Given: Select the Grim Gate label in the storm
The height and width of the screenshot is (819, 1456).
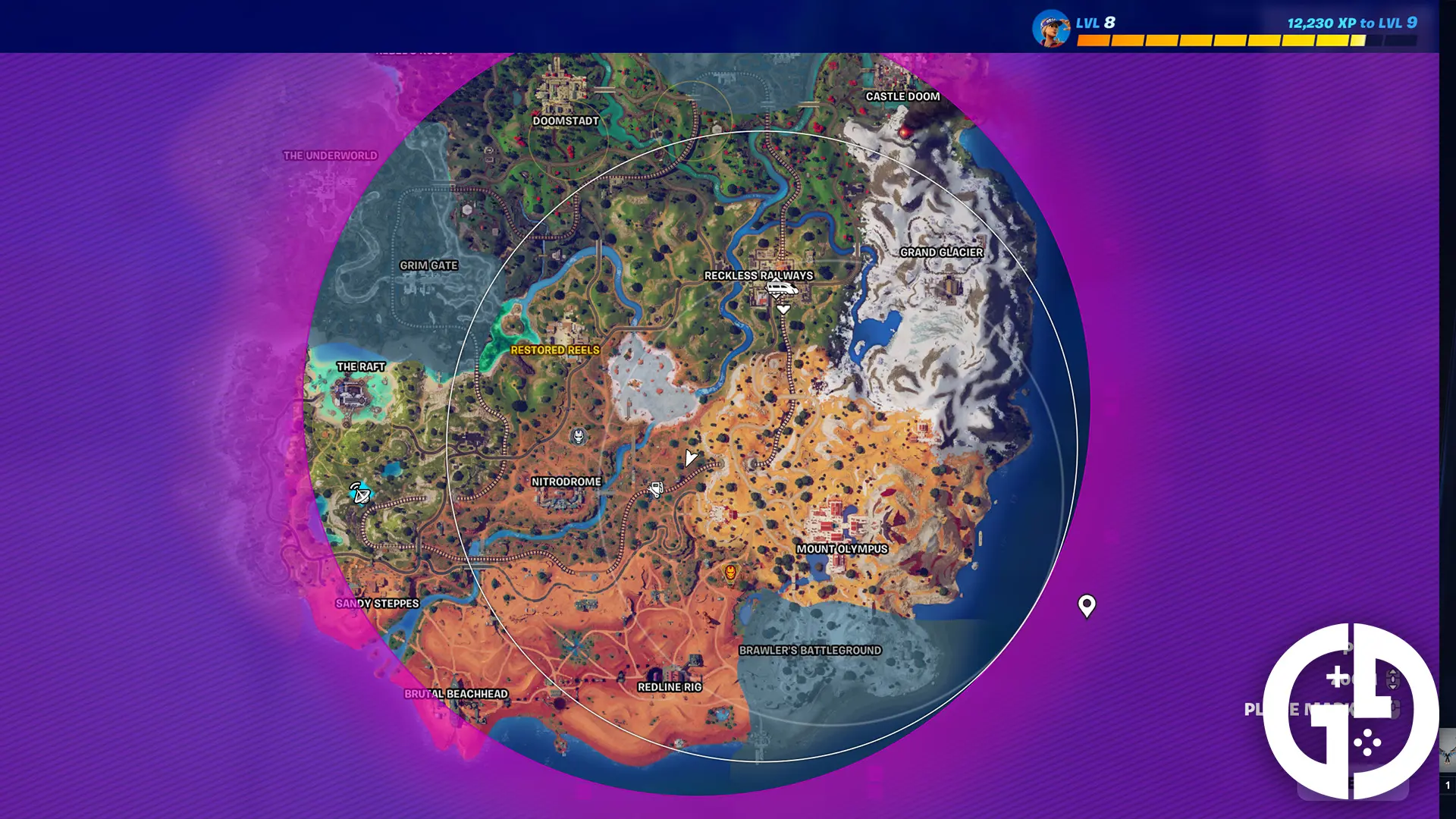Looking at the screenshot, I should click(430, 265).
